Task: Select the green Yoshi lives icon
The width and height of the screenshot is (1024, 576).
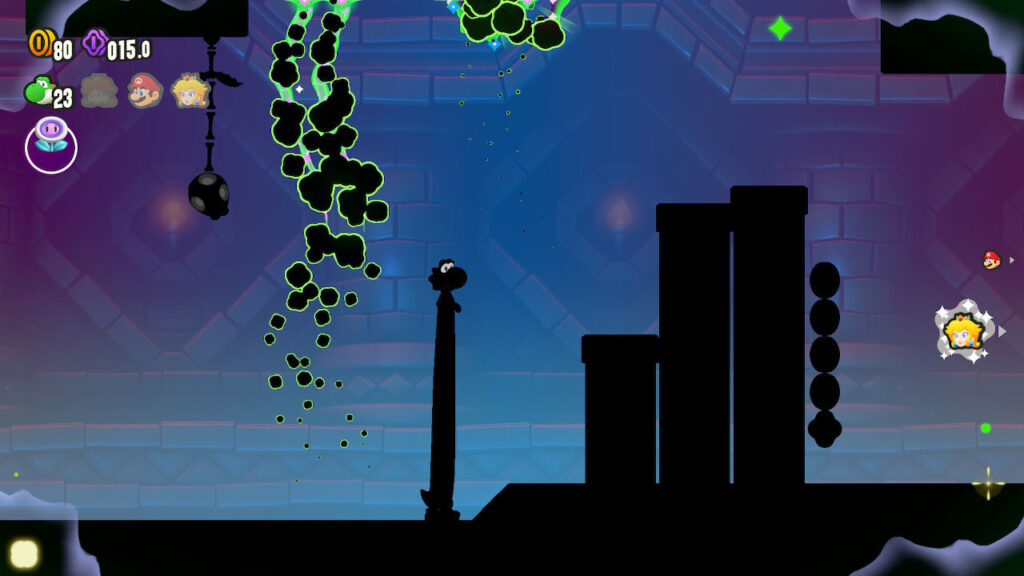Action: coord(38,91)
